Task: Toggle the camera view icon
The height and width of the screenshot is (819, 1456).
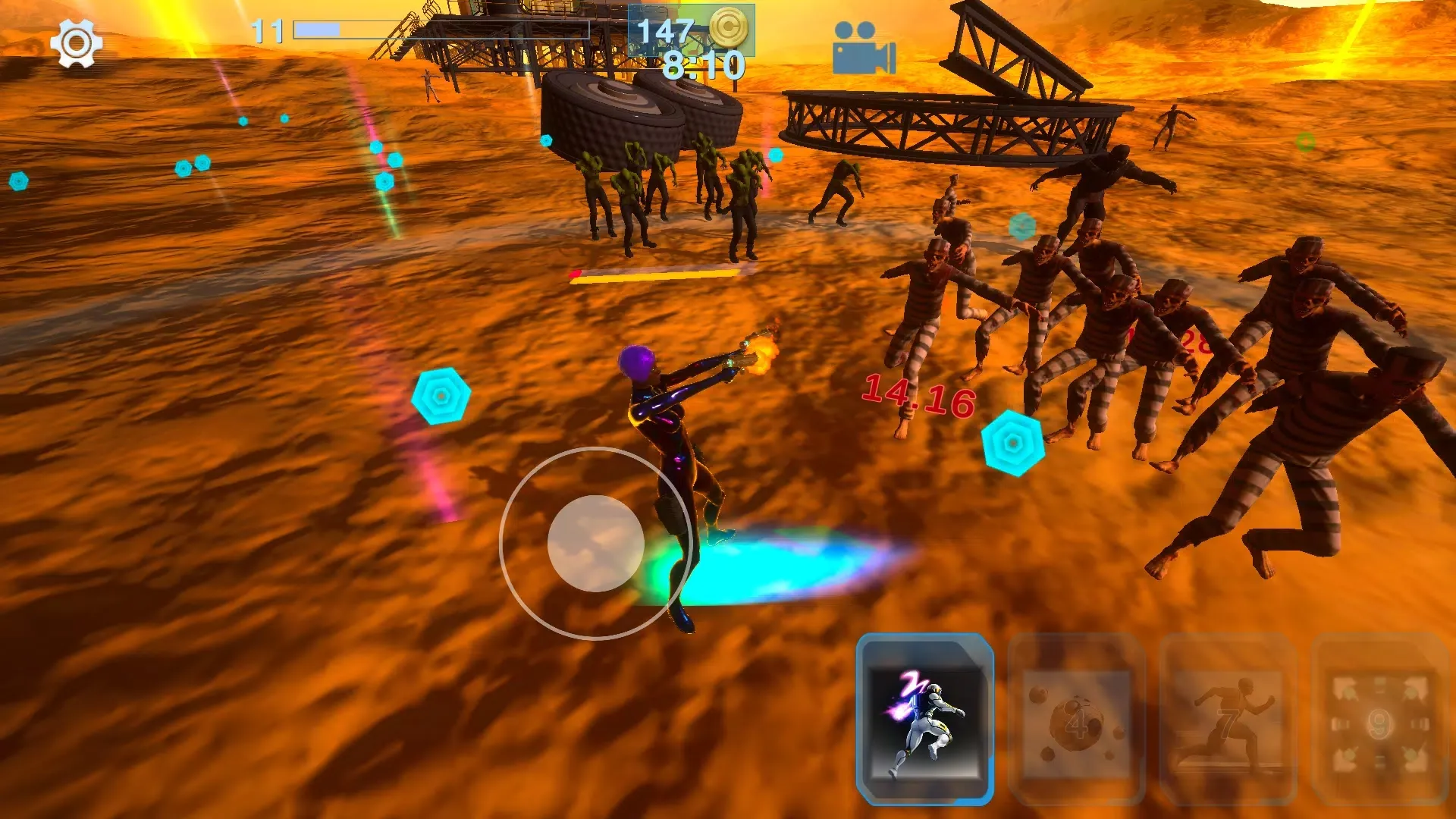Action: click(864, 48)
